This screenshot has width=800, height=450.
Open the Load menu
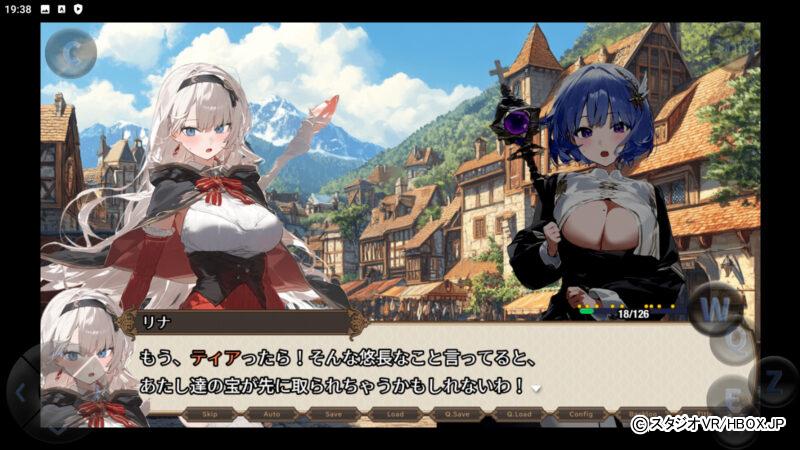tap(393, 413)
